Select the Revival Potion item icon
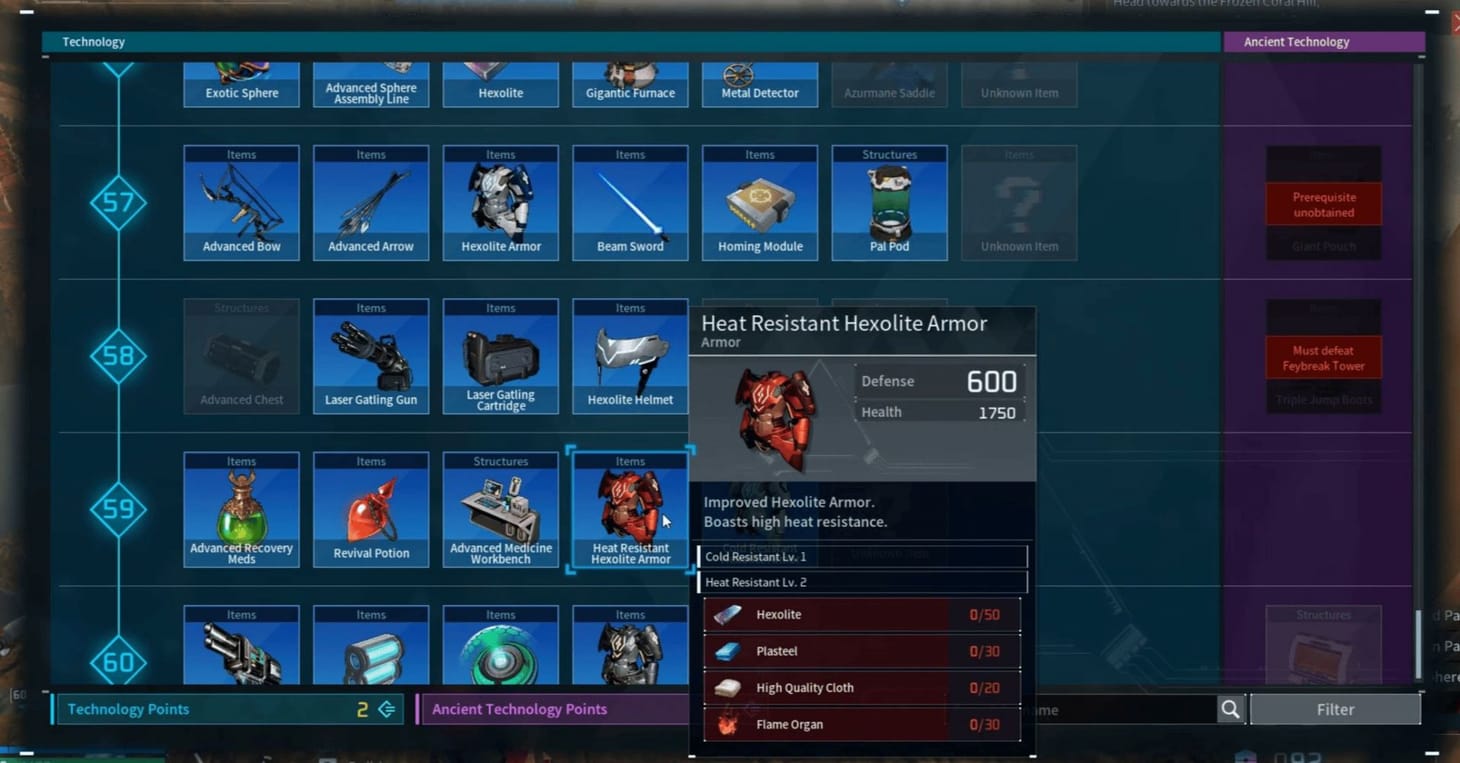1460x763 pixels. (371, 508)
